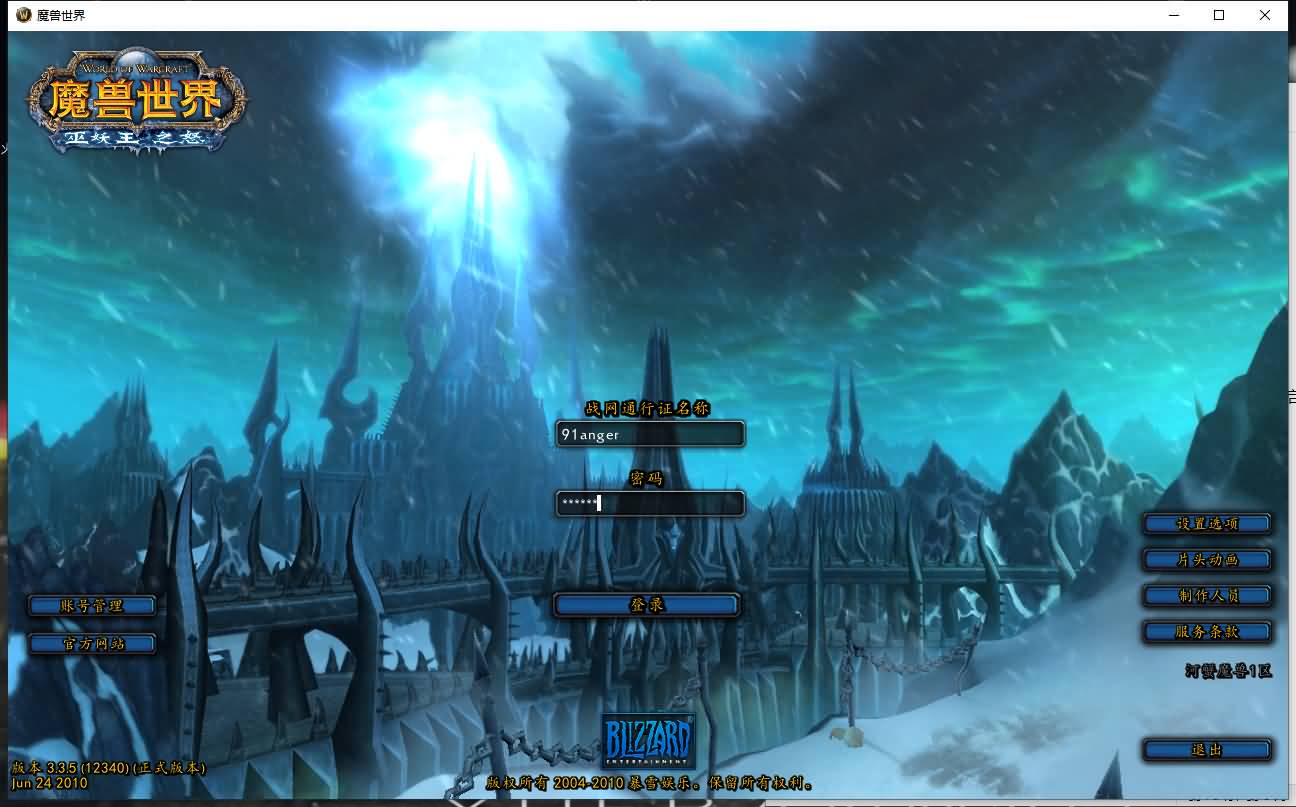Viewport: 1296px width, 807px height.
Task: Visit the 官方网站 official website
Action: coord(92,643)
